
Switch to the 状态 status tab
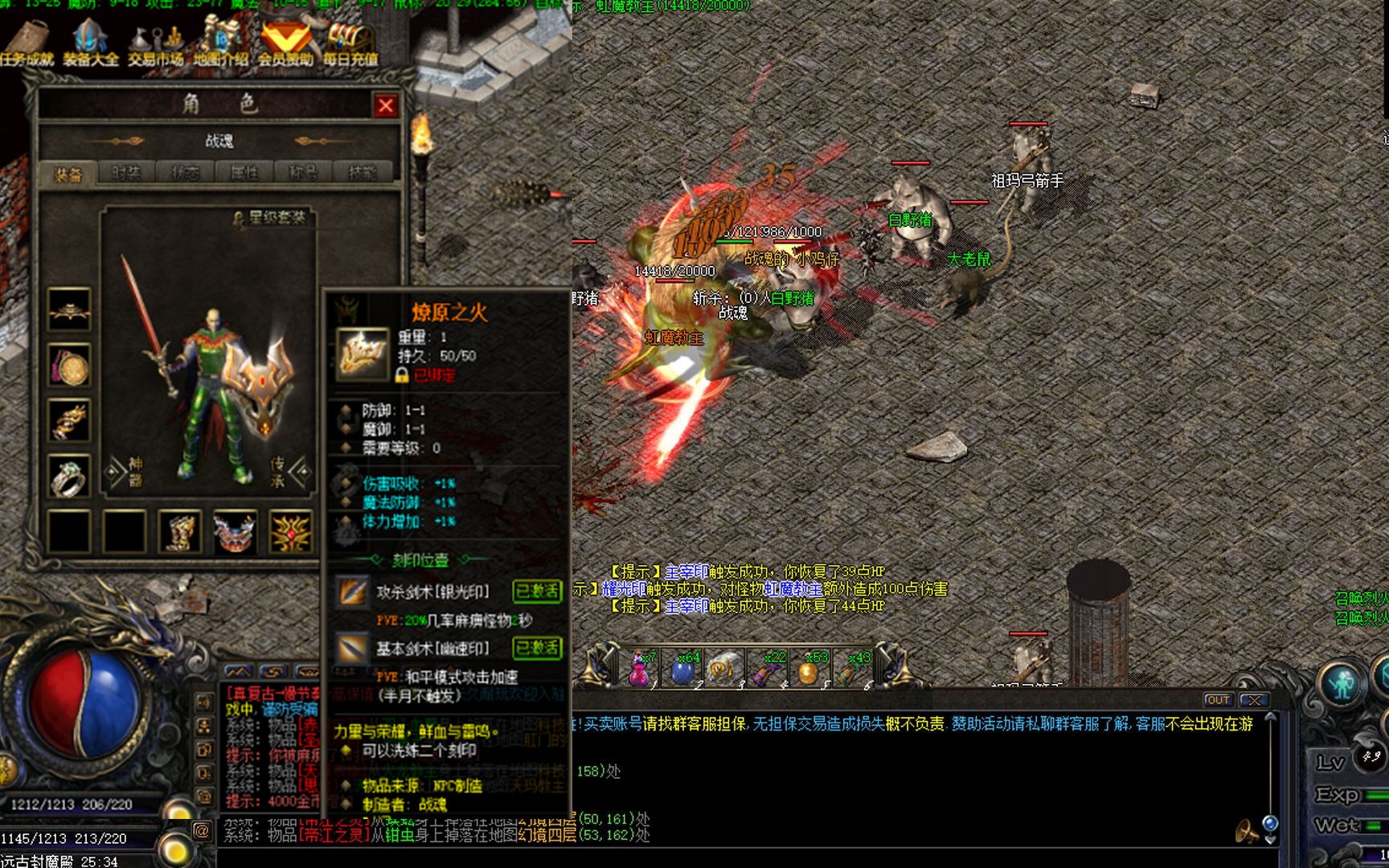[185, 173]
